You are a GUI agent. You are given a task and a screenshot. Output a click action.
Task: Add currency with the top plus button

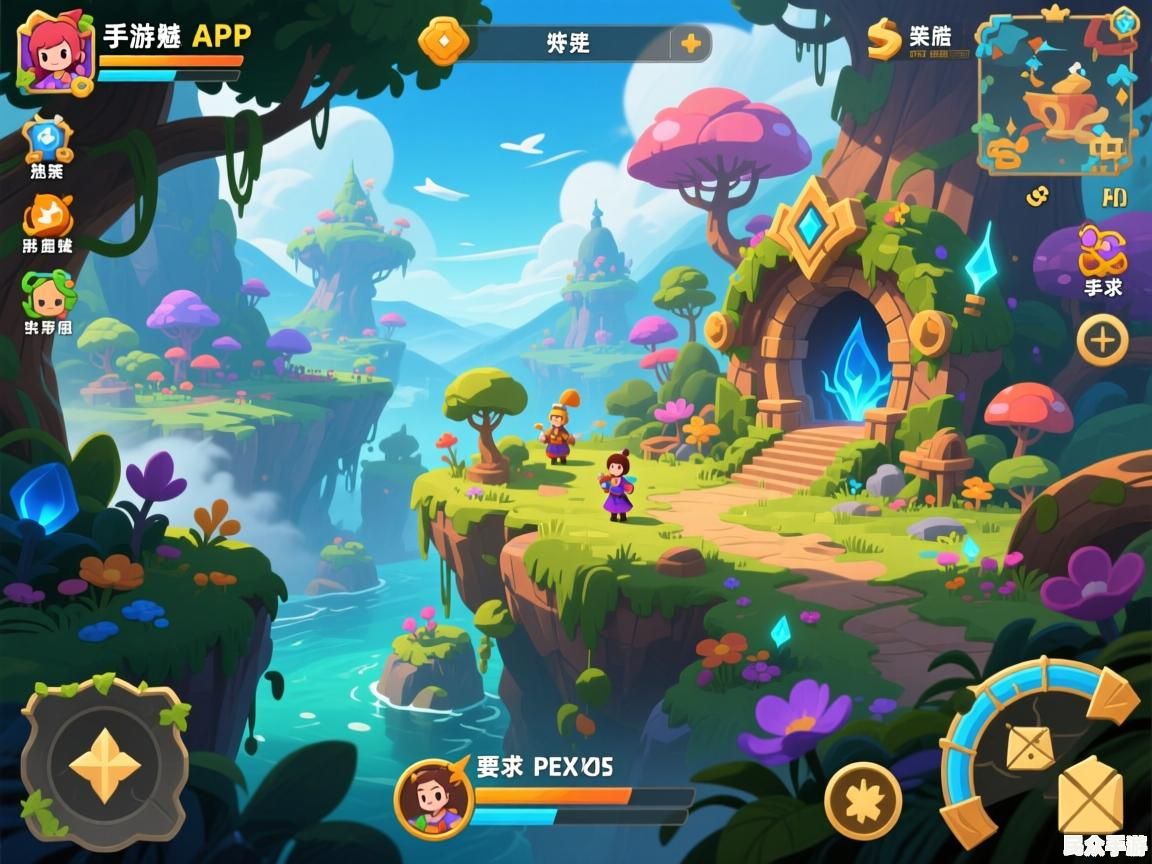pyautogui.click(x=690, y=43)
